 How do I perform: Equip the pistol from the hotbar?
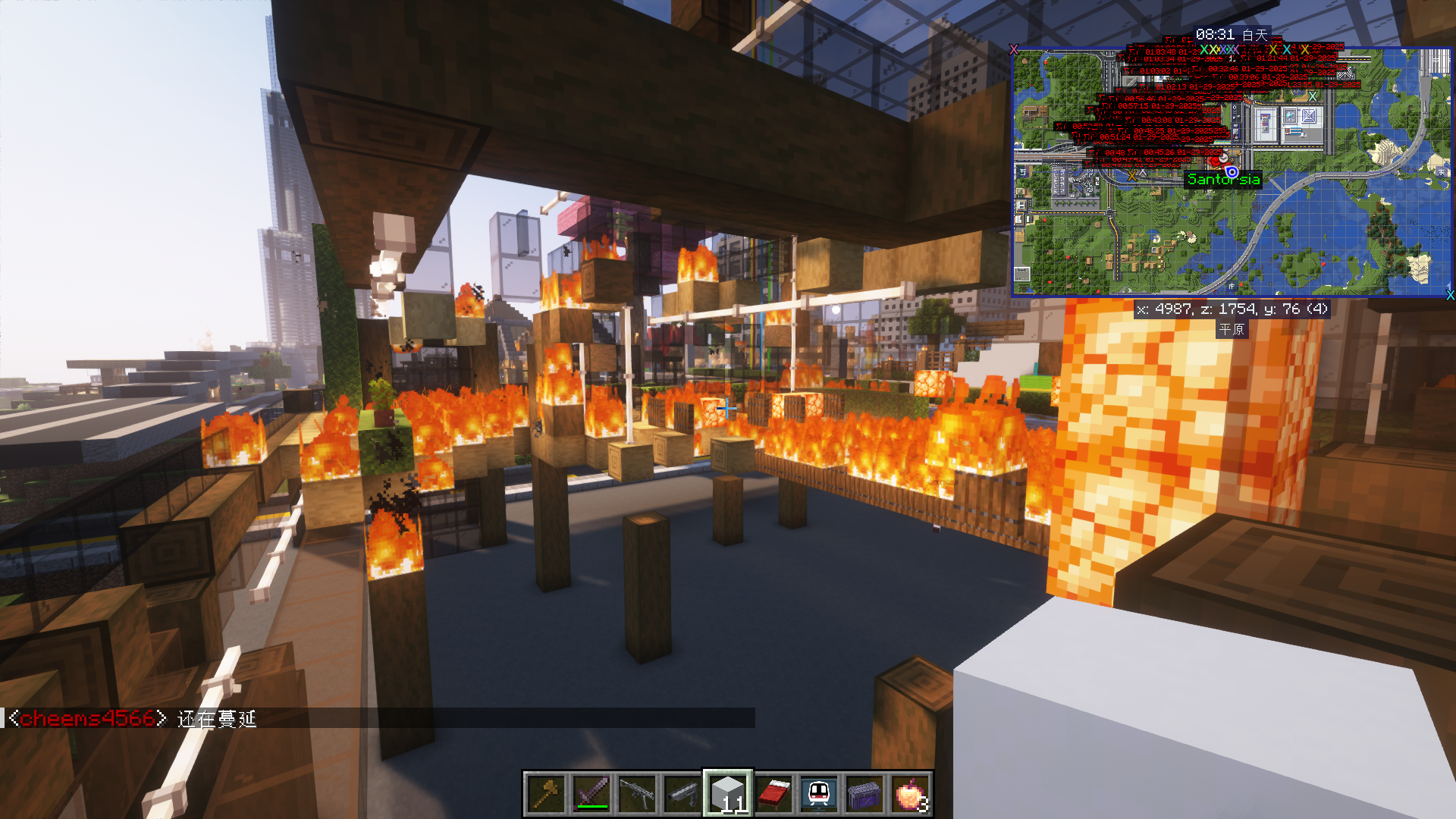682,794
